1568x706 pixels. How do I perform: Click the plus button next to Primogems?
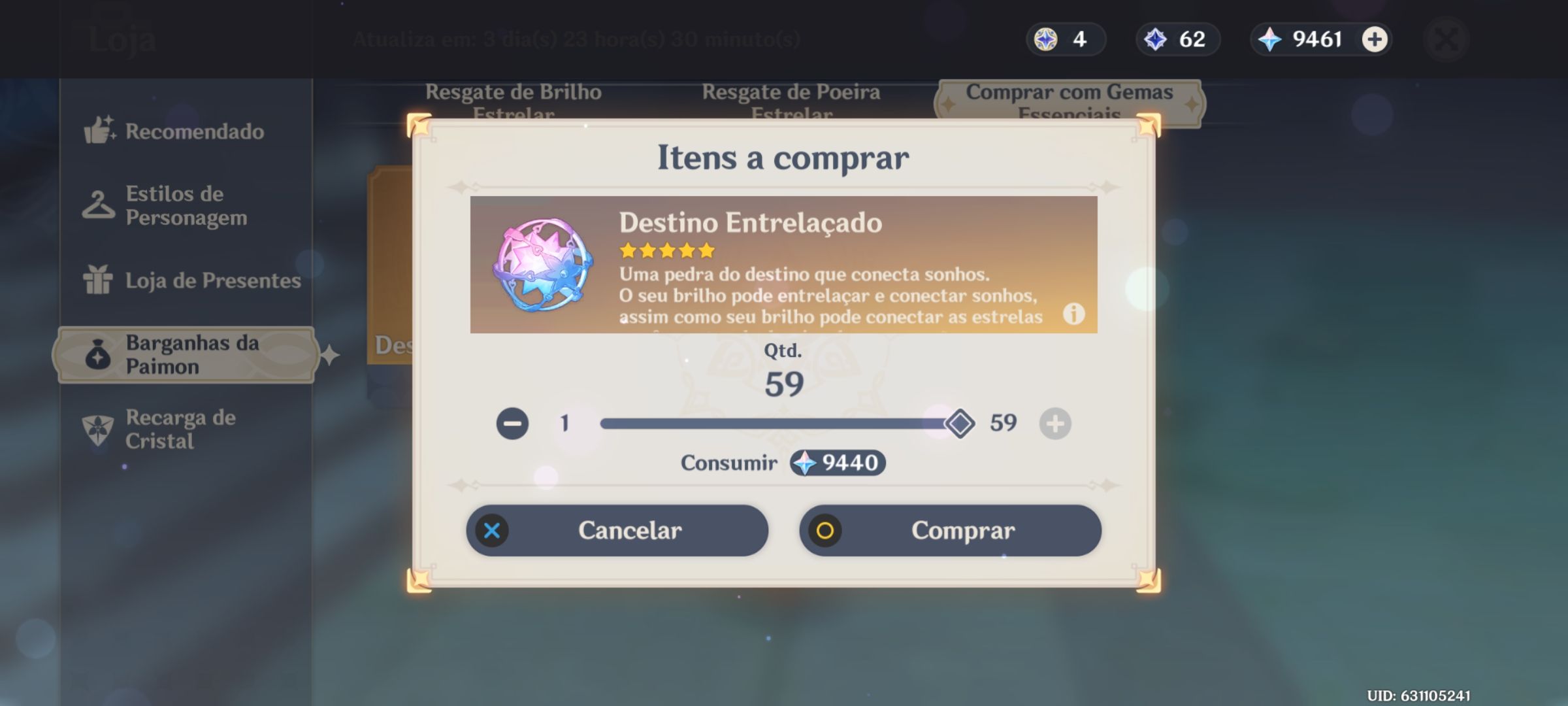click(1375, 39)
